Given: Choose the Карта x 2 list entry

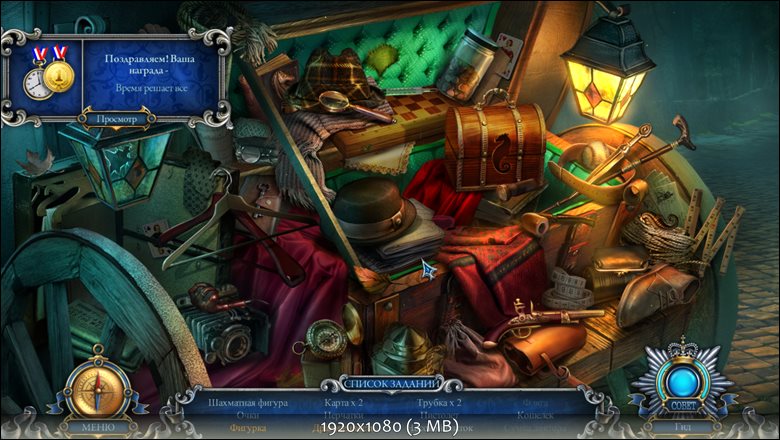Looking at the screenshot, I should click(344, 403).
